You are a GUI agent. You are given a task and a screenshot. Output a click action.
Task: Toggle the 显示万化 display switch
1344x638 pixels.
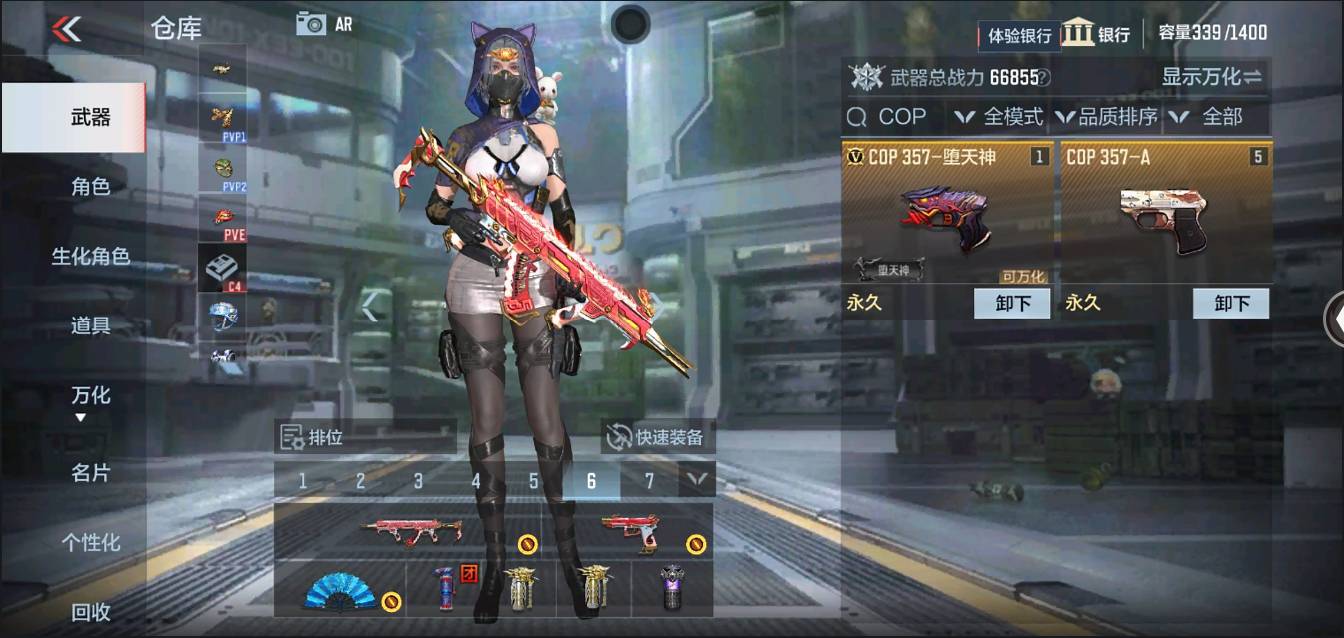pyautogui.click(x=1212, y=76)
